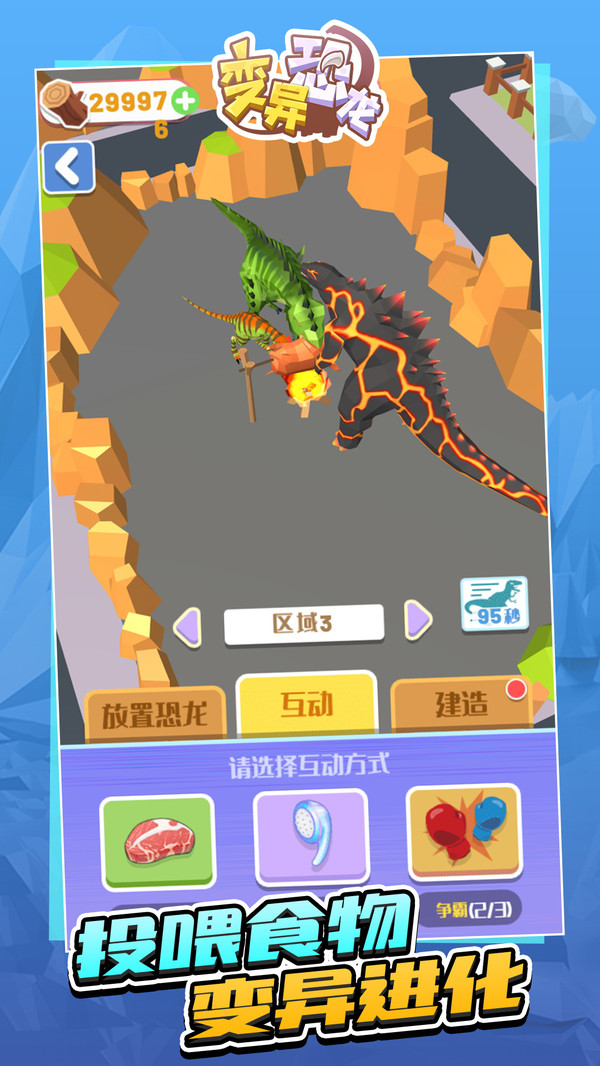Open the 放置恐龙 tab

[x=158, y=713]
